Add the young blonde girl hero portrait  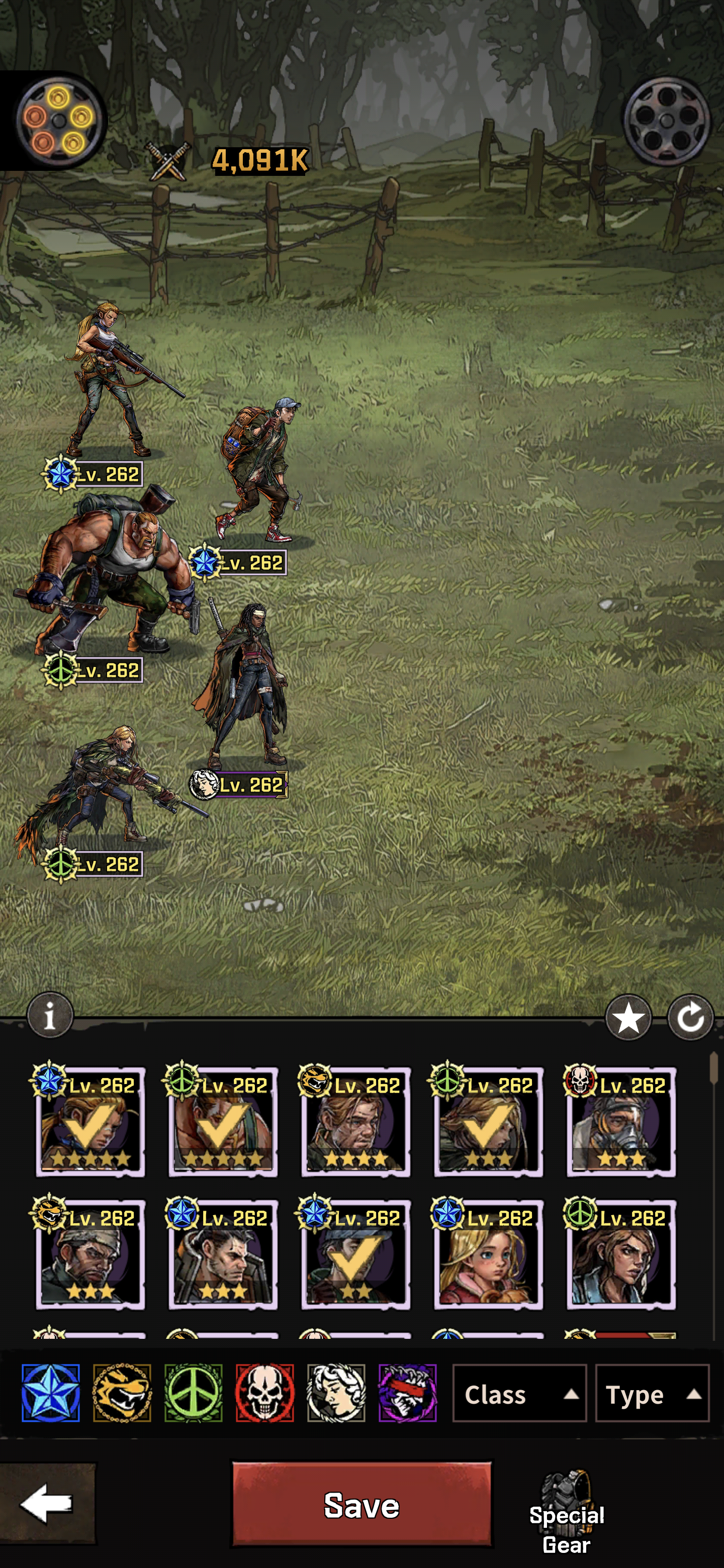[x=488, y=1255]
